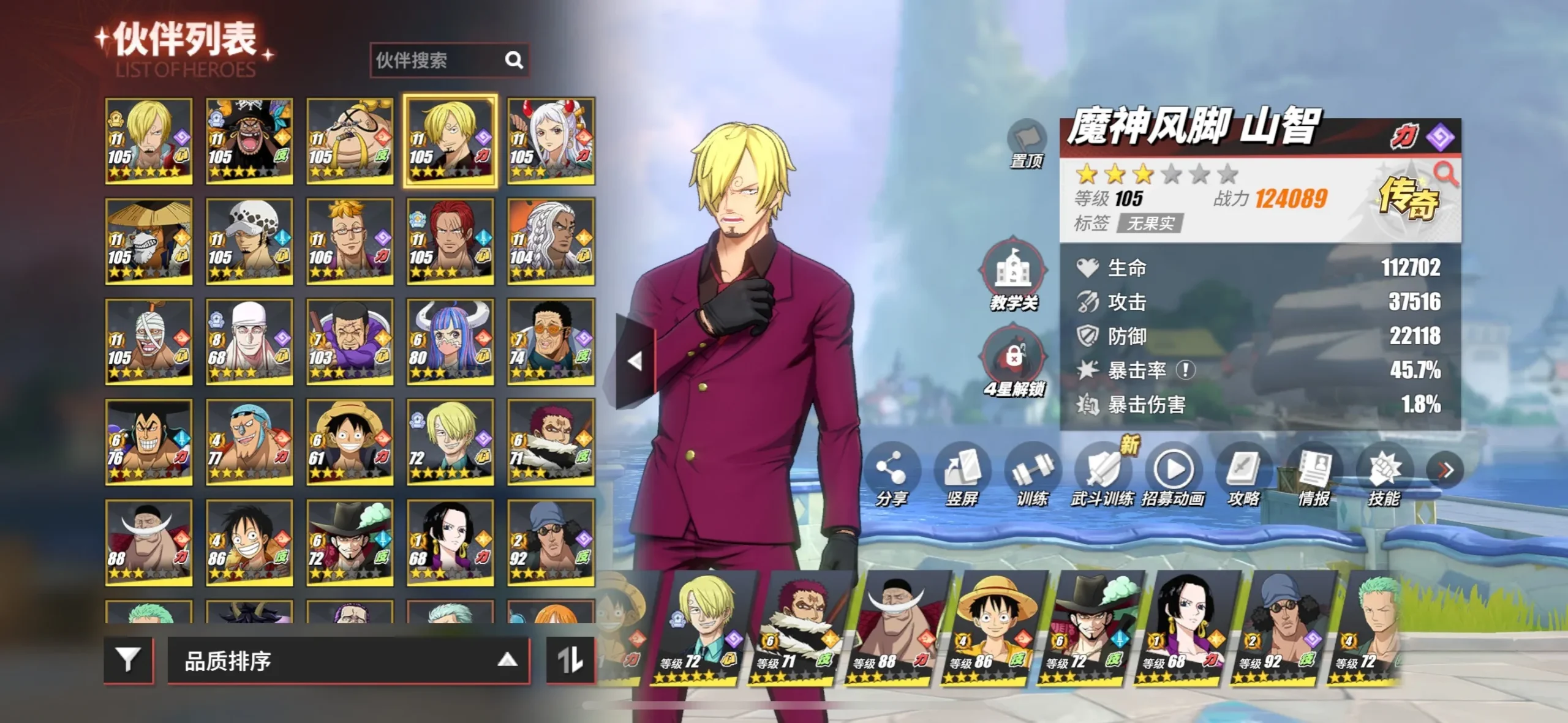This screenshot has height=723, width=1568.
Task: Toggle the sort order arrows button
Action: click(x=570, y=659)
